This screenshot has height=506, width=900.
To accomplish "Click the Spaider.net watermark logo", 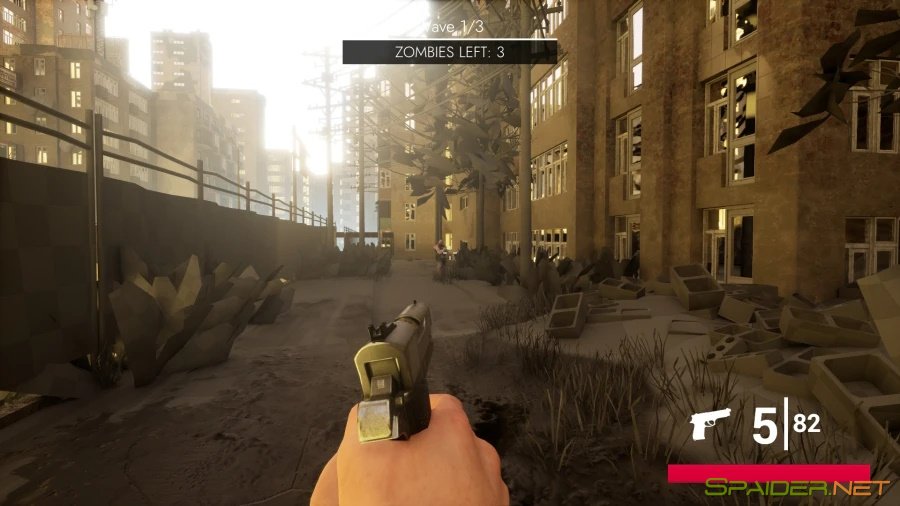I will (796, 489).
